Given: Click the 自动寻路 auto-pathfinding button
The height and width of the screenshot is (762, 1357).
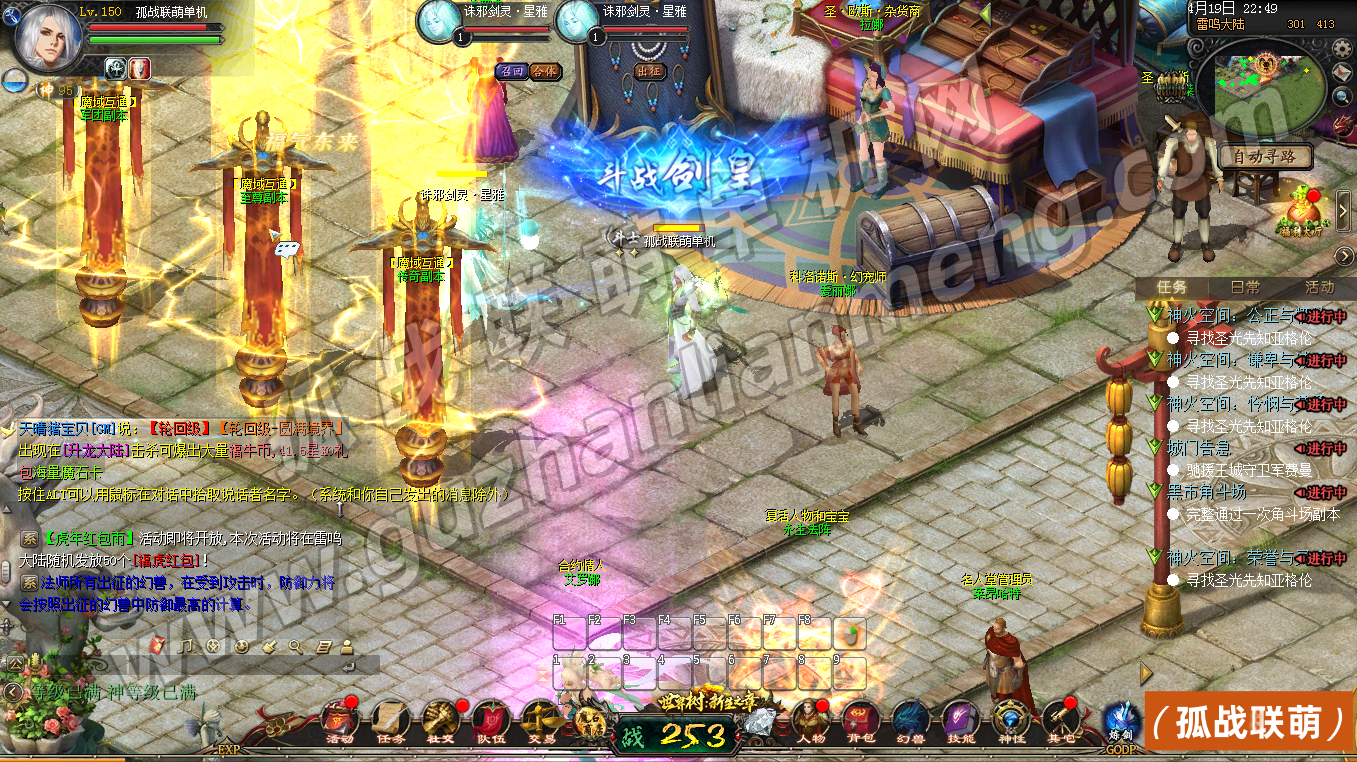Looking at the screenshot, I should point(1264,157).
